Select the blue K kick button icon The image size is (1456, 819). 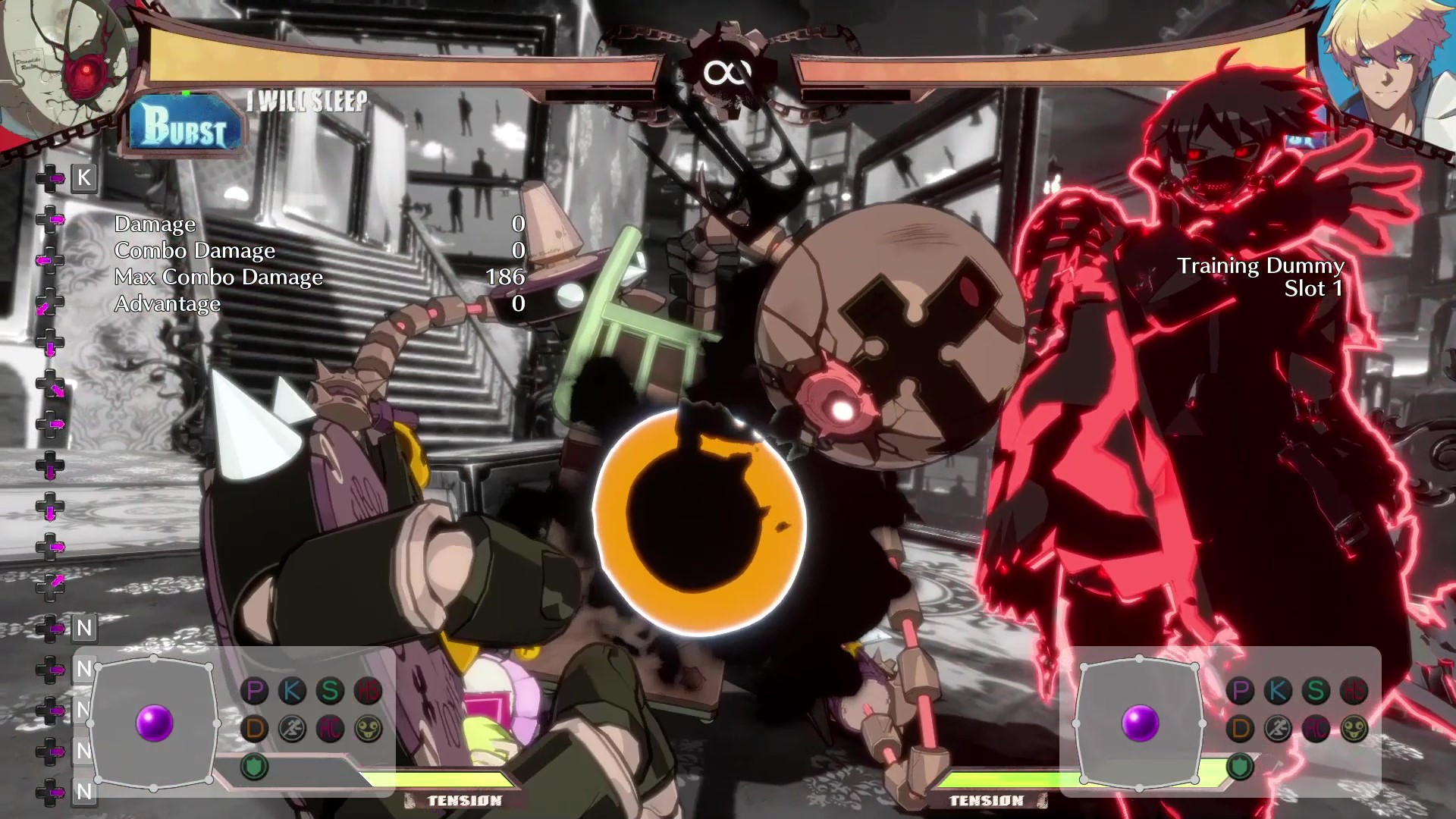click(x=292, y=690)
